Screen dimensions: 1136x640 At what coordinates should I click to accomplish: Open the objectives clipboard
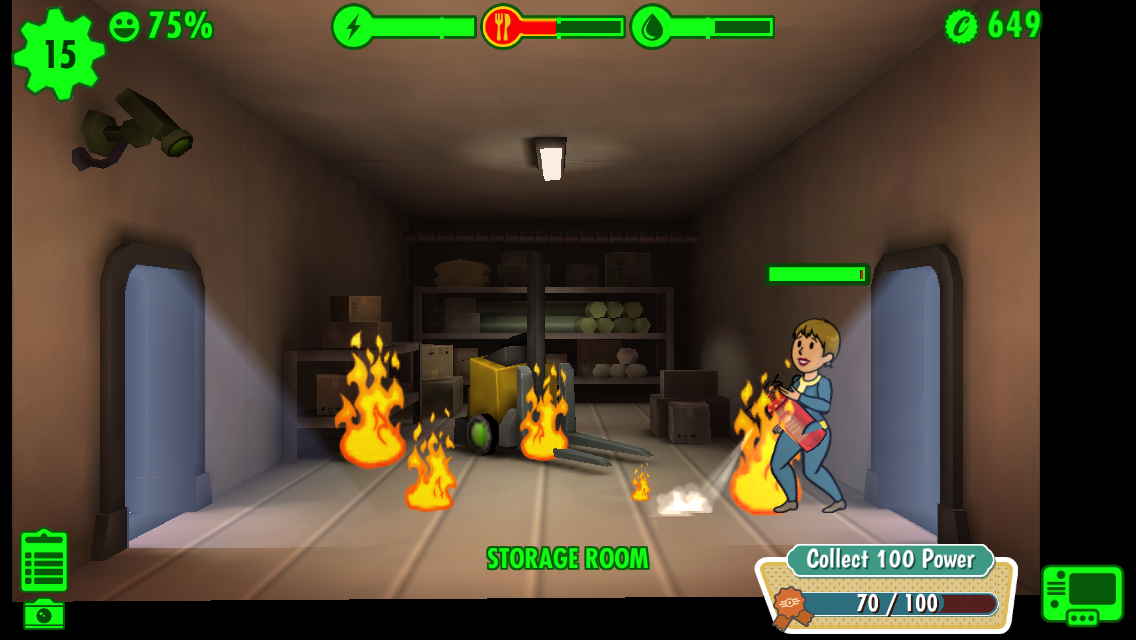pyautogui.click(x=44, y=561)
